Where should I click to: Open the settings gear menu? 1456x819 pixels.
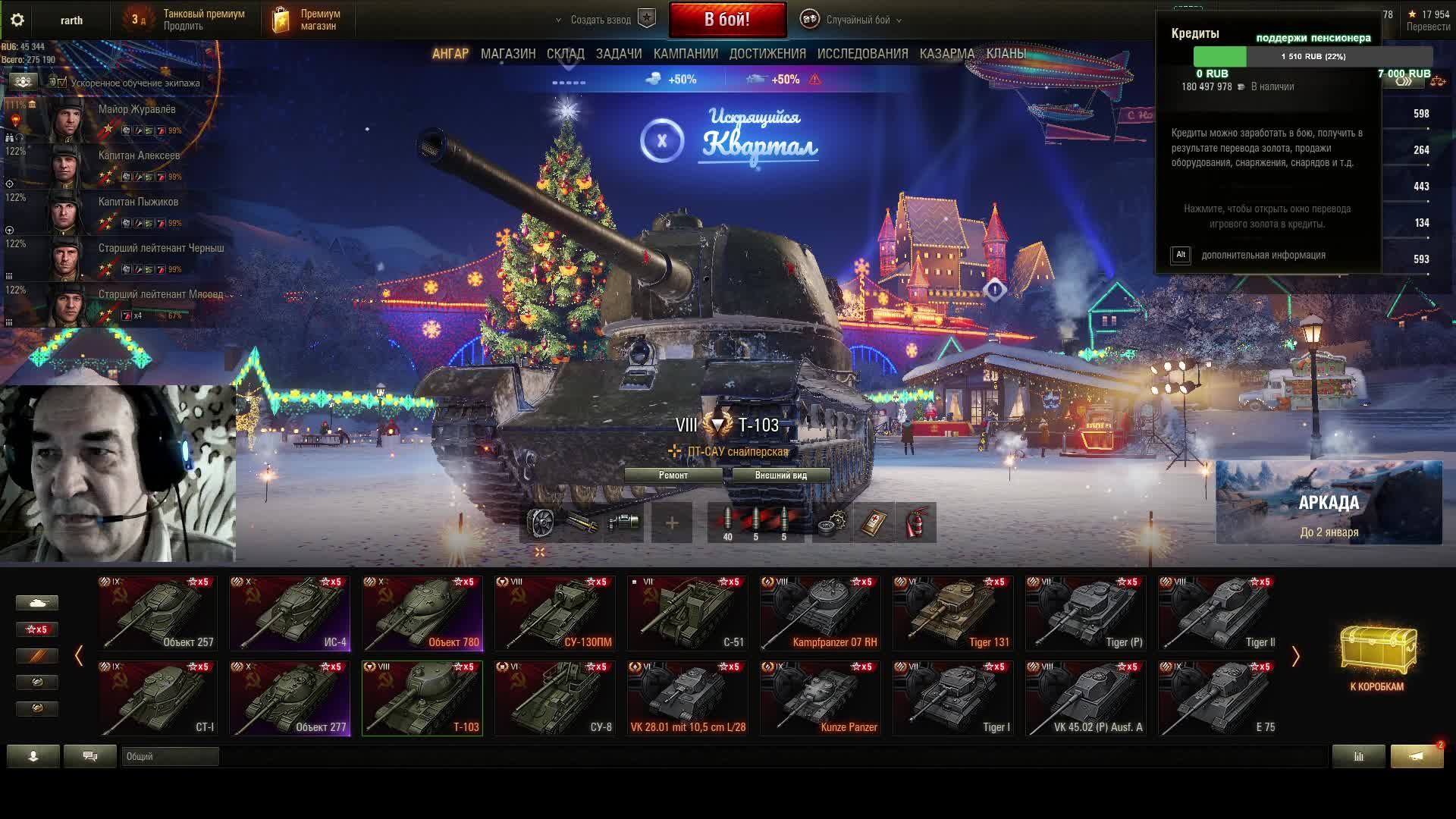17,20
